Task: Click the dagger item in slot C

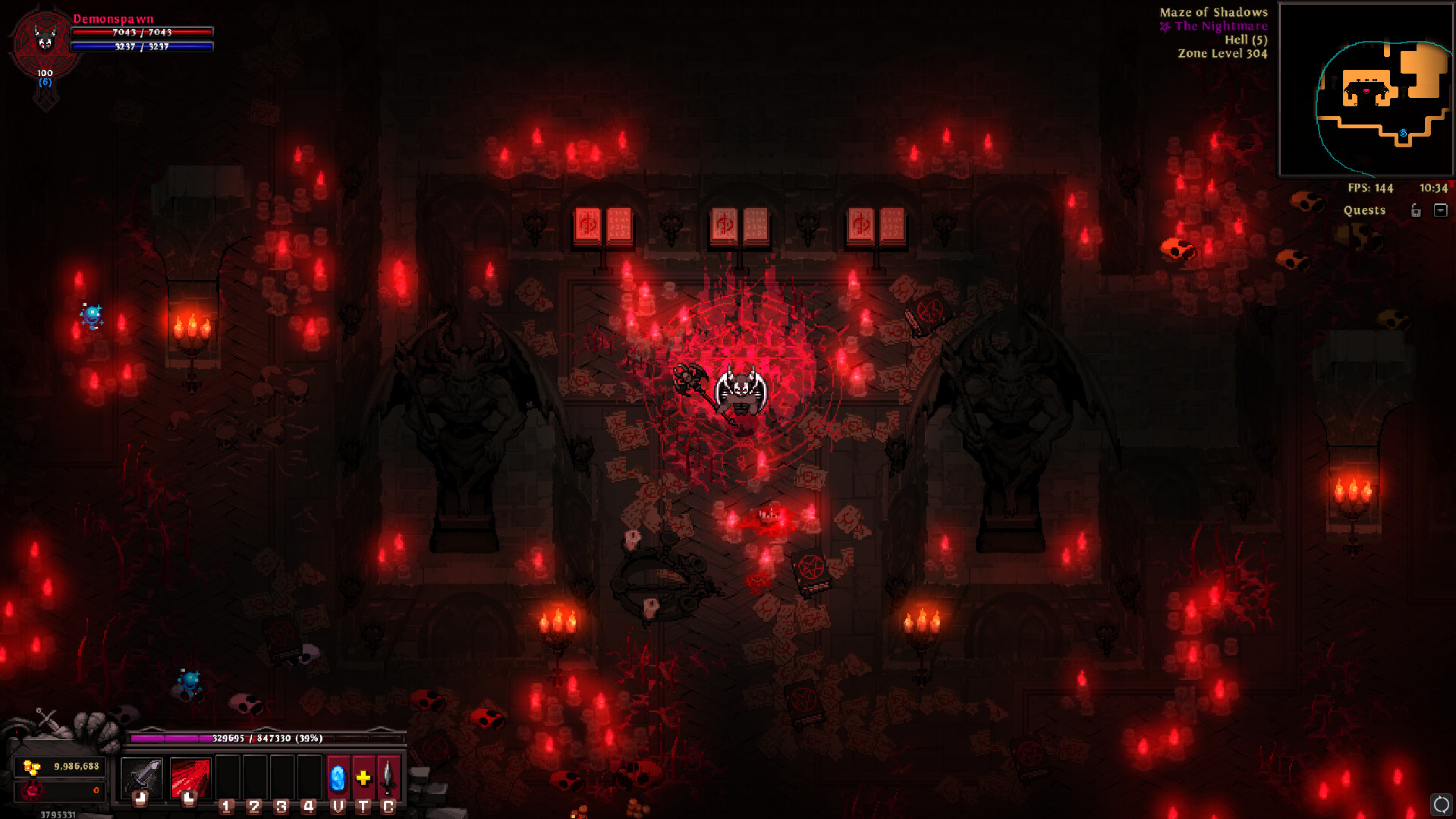Action: tap(388, 777)
